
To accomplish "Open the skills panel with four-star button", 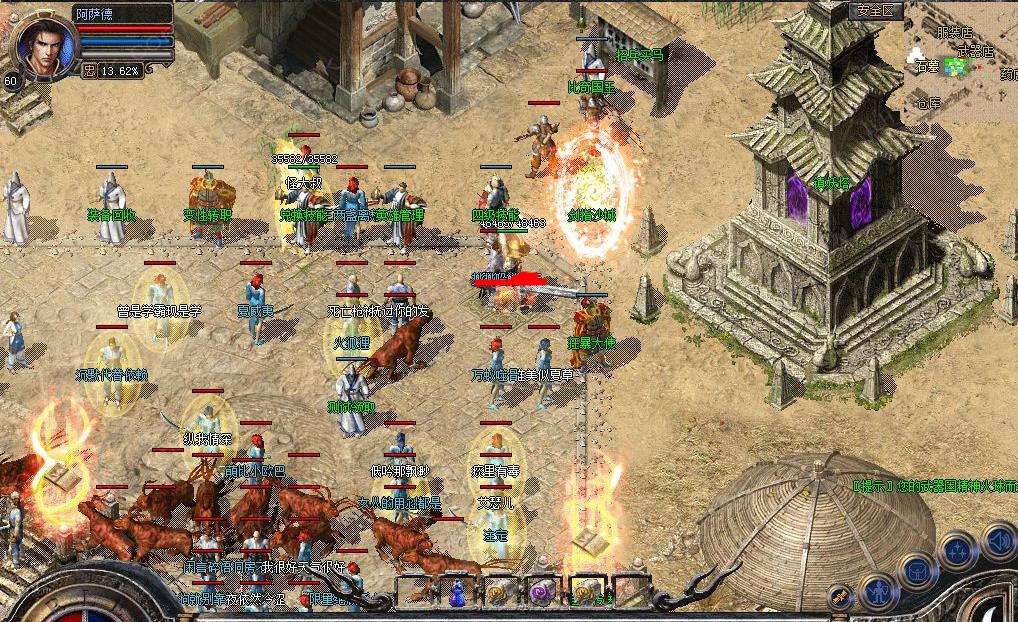I will coord(957,551).
